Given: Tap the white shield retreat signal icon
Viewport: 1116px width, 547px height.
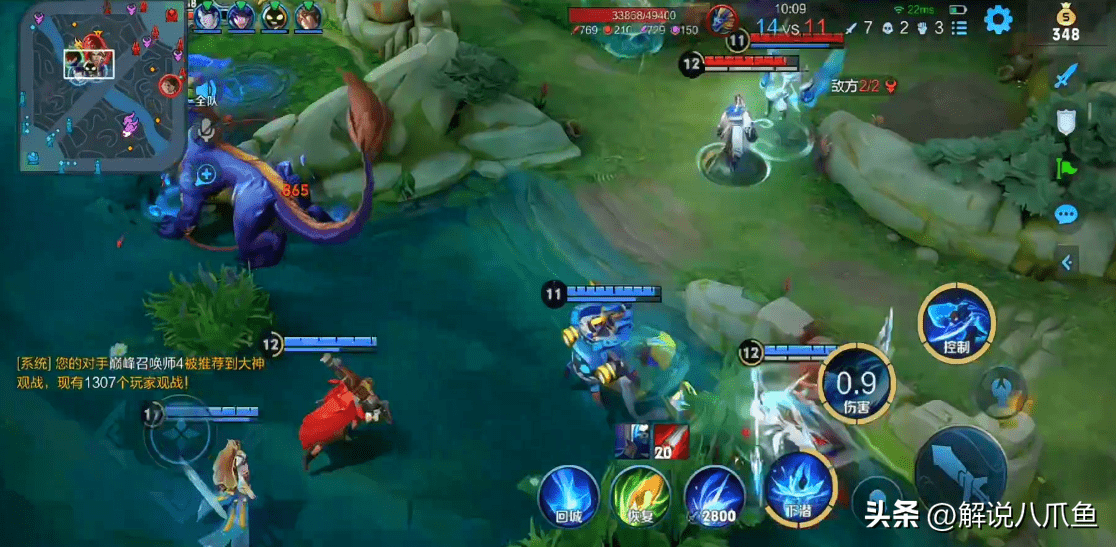Looking at the screenshot, I should click(1067, 122).
